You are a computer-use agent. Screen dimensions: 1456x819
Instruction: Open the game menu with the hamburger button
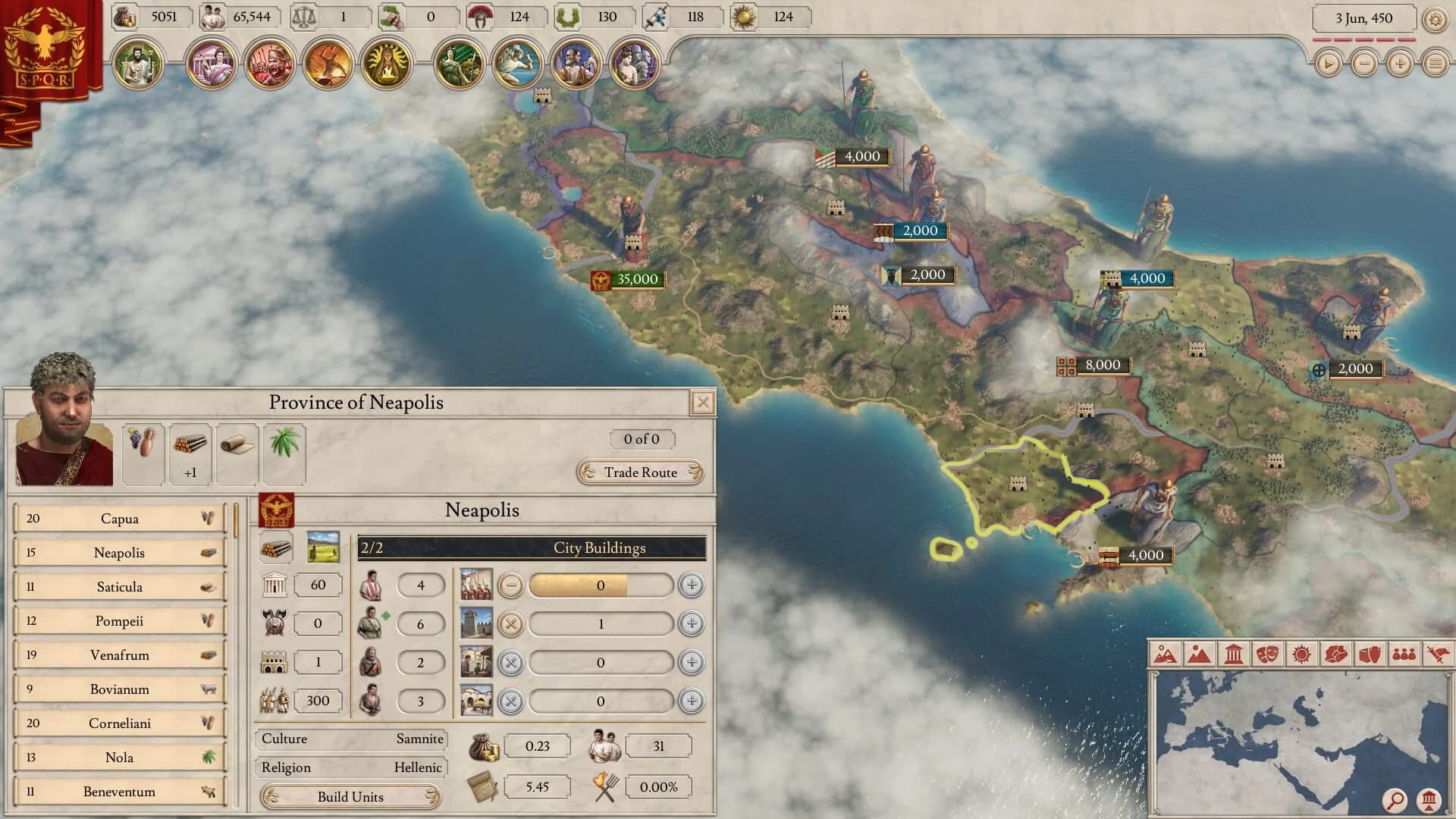[x=1436, y=64]
